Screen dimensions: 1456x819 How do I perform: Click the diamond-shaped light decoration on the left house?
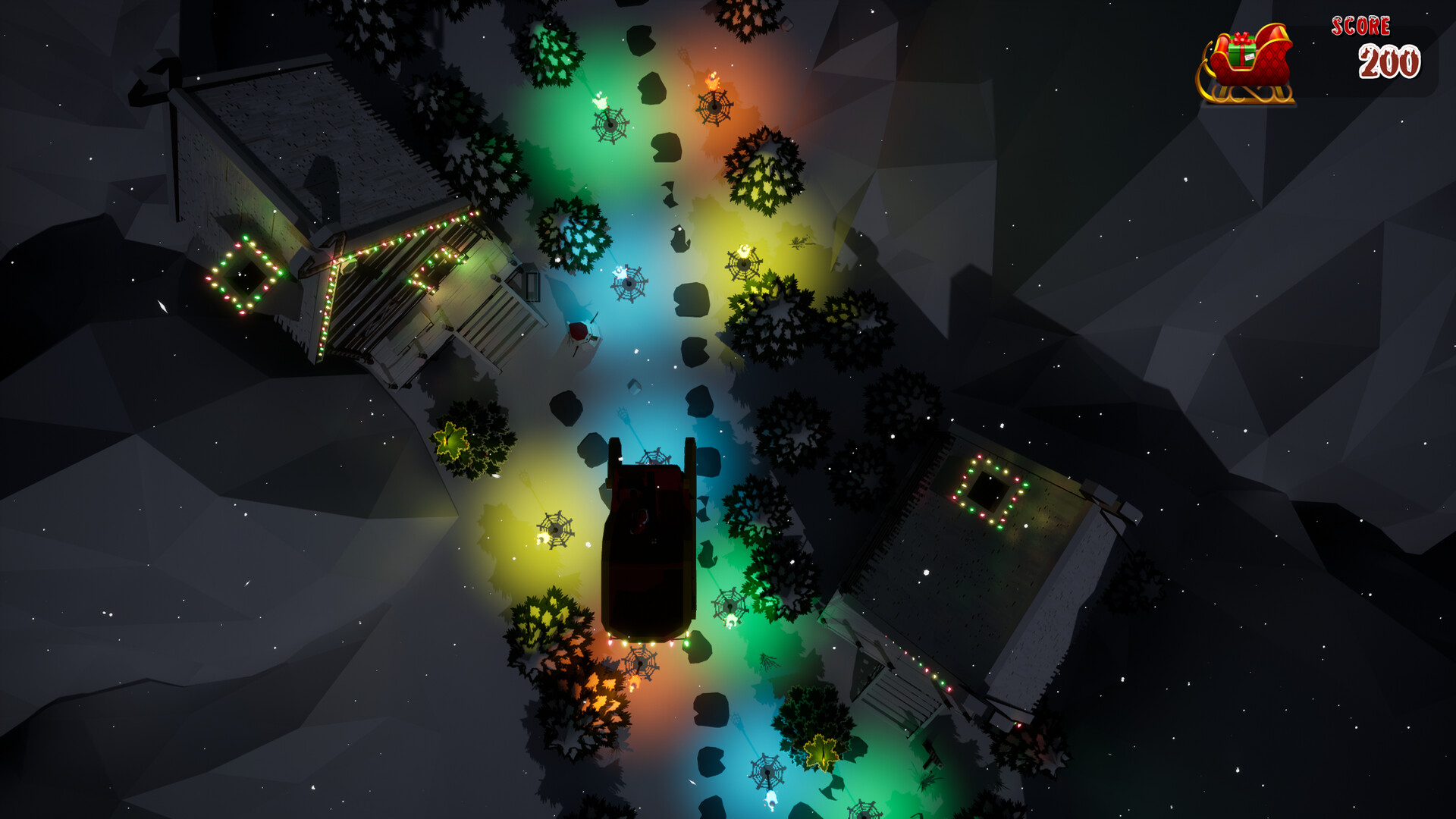[x=243, y=275]
